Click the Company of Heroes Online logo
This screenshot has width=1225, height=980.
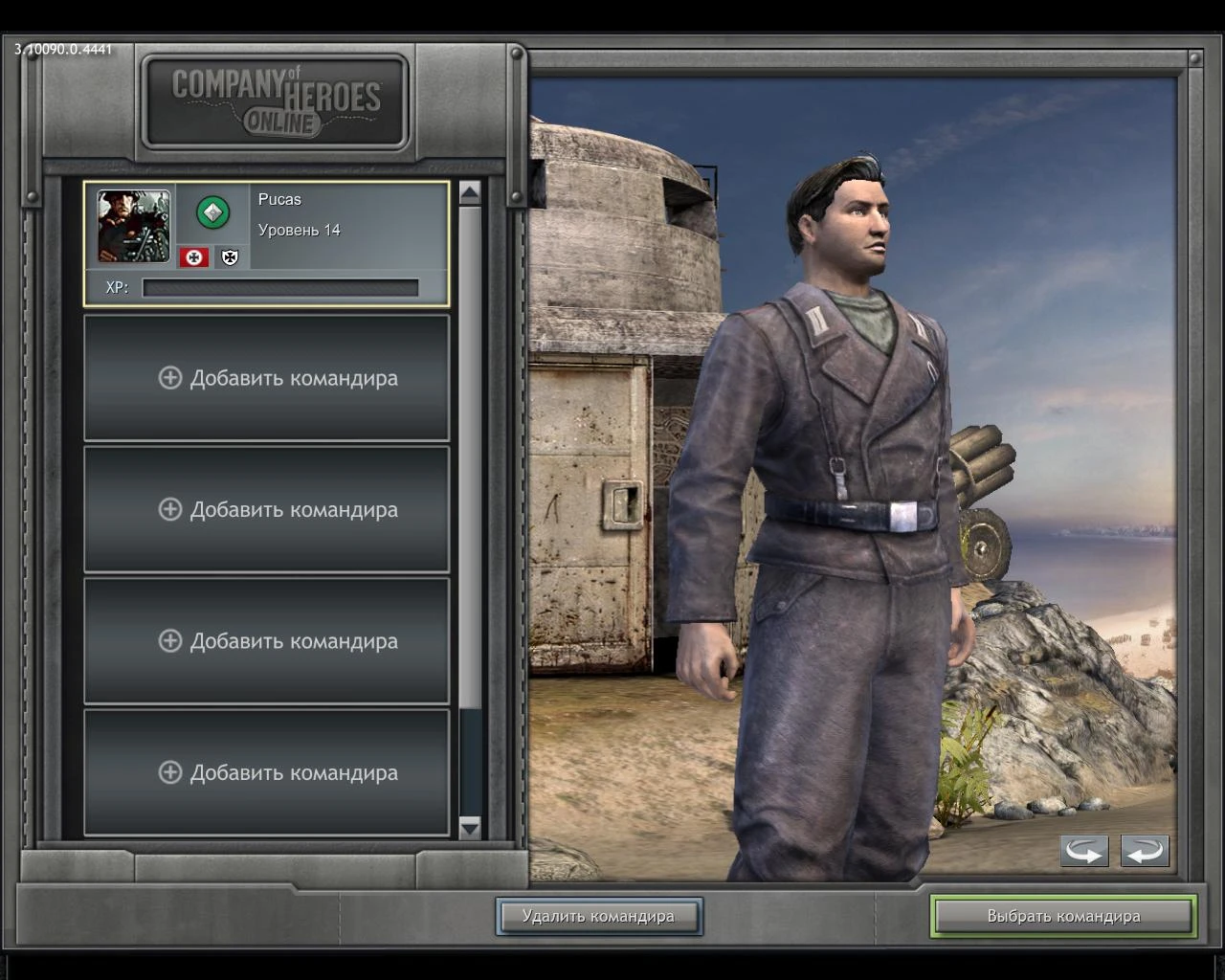[275, 100]
